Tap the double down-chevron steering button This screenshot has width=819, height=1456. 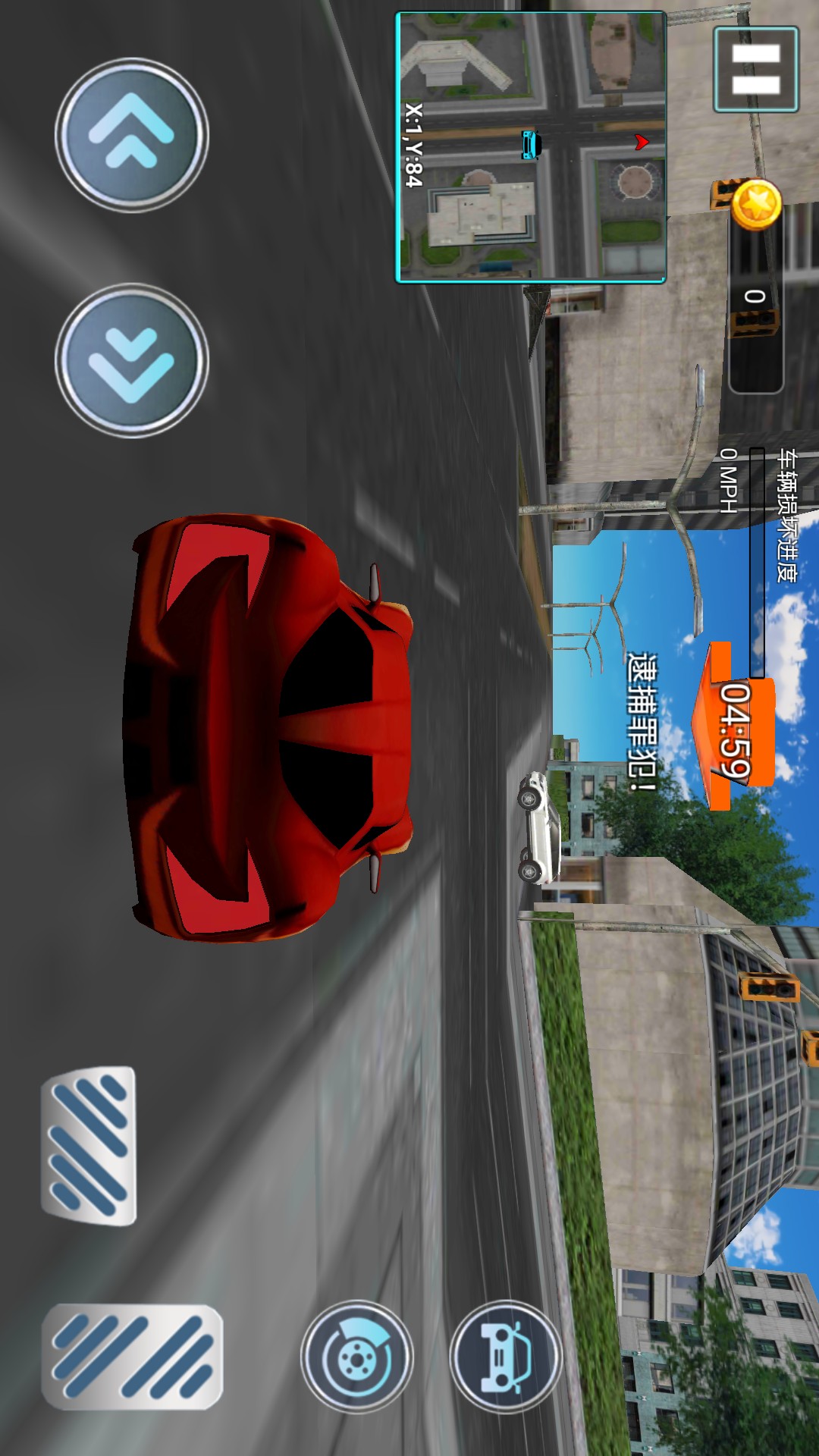(x=132, y=360)
